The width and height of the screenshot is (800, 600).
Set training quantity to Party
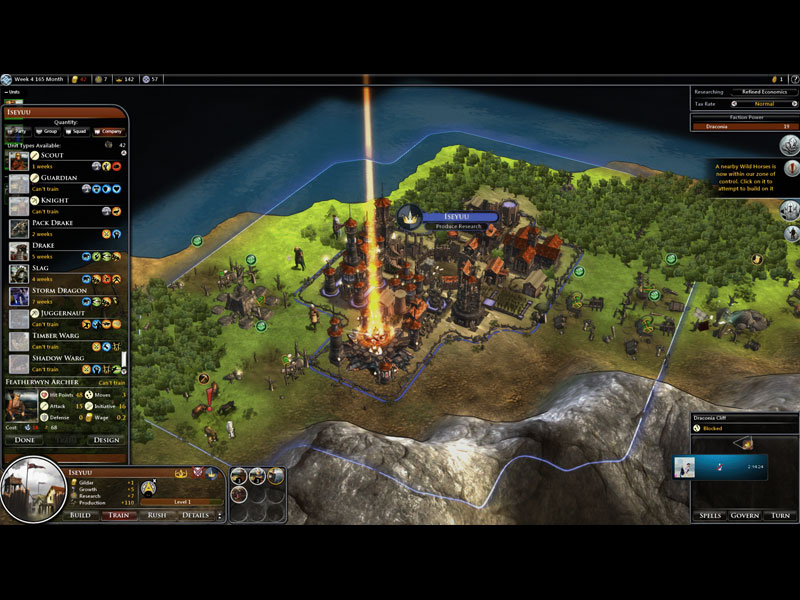[17, 131]
